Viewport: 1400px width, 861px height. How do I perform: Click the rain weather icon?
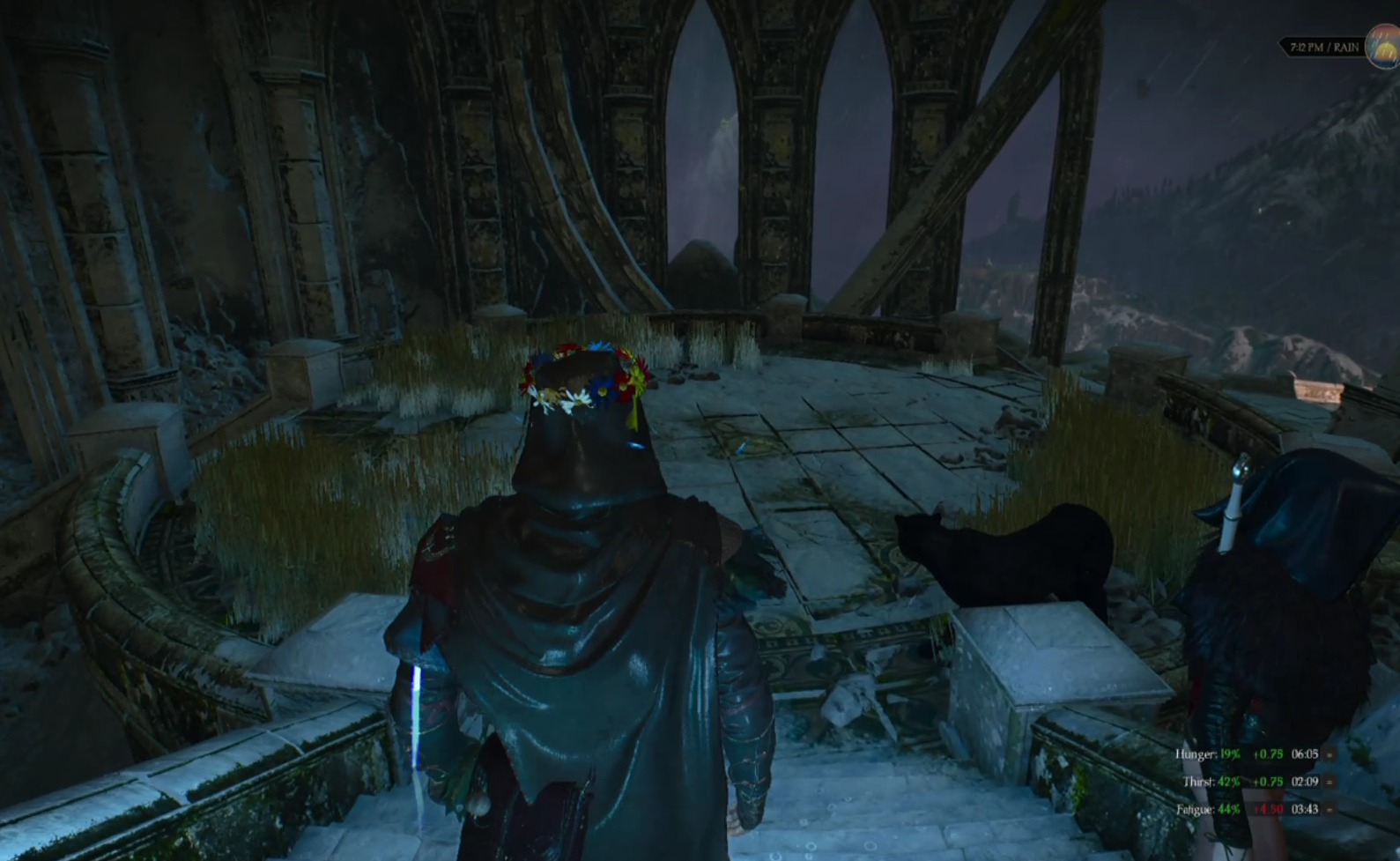pyautogui.click(x=1384, y=47)
